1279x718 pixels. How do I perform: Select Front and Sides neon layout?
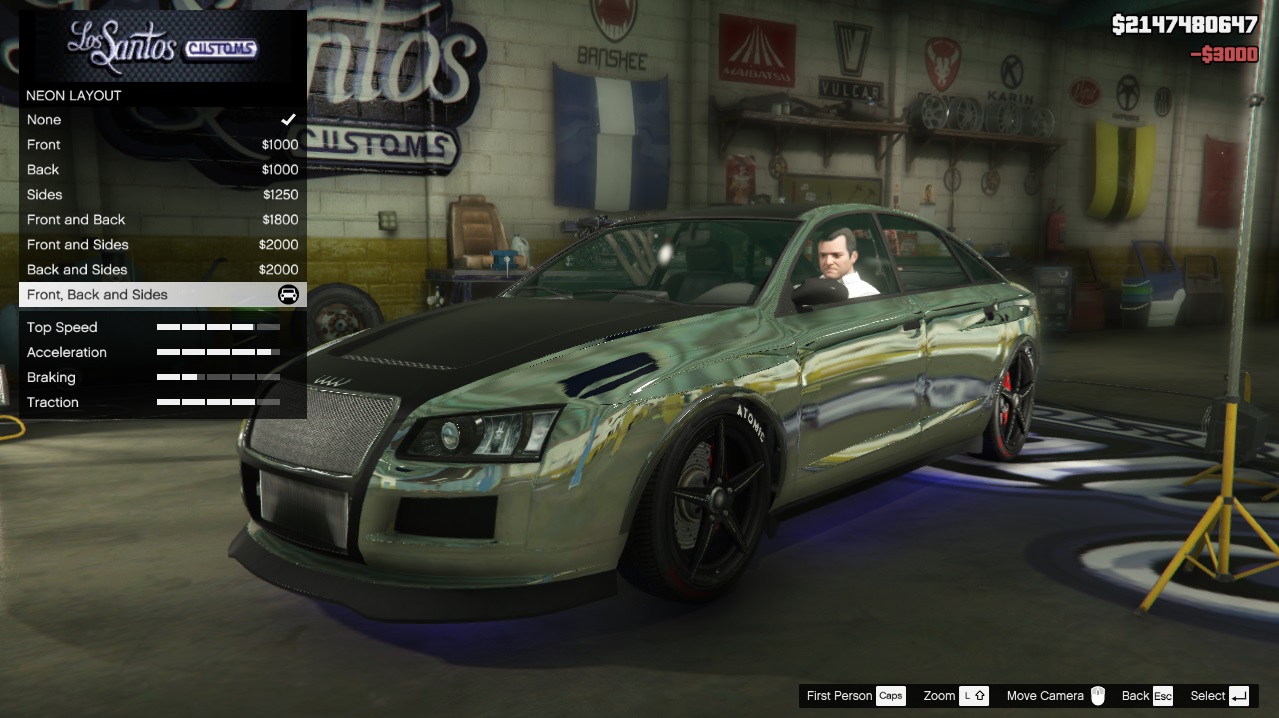[162, 245]
